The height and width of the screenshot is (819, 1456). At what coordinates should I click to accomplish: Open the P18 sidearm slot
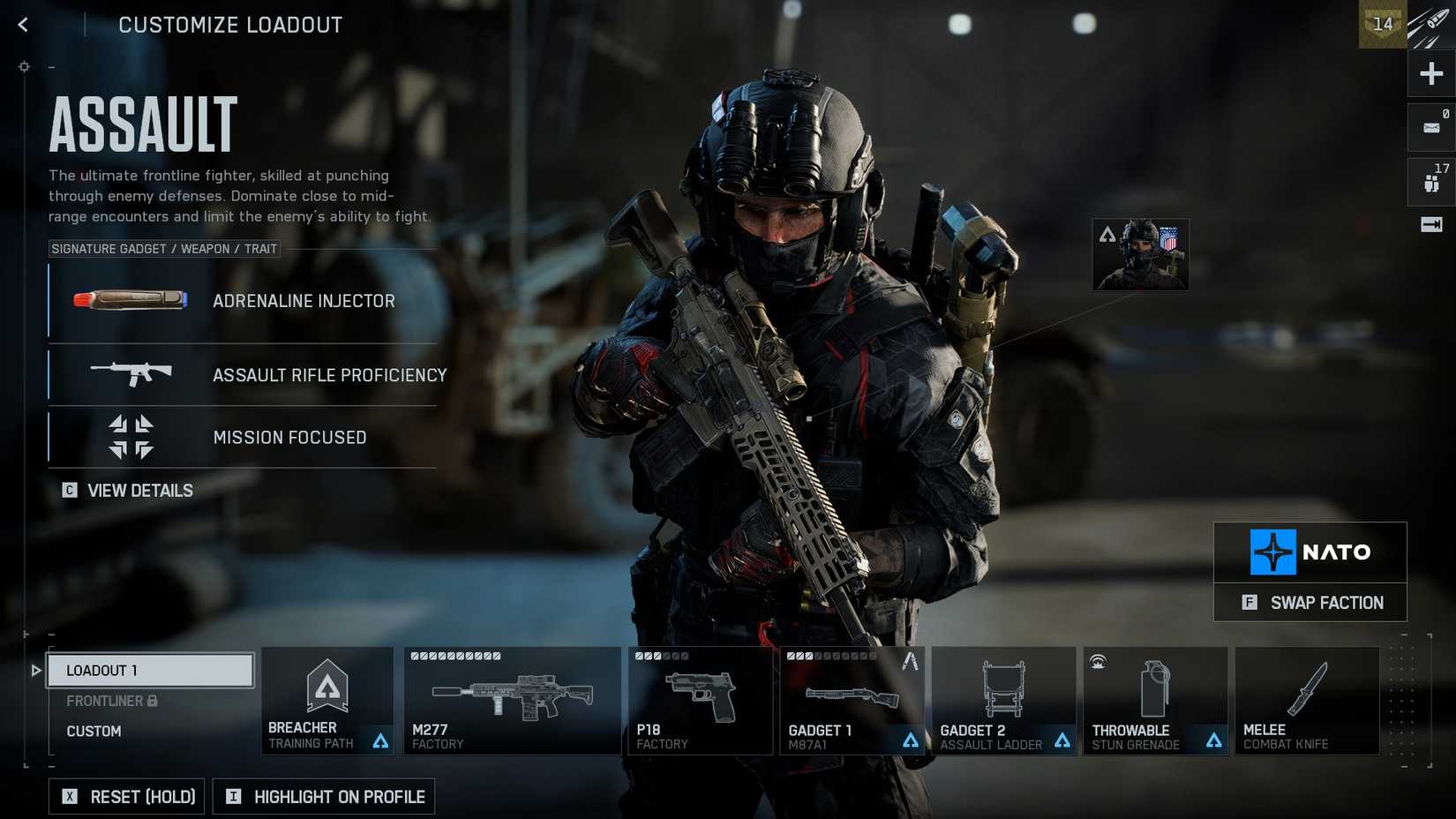(x=700, y=701)
